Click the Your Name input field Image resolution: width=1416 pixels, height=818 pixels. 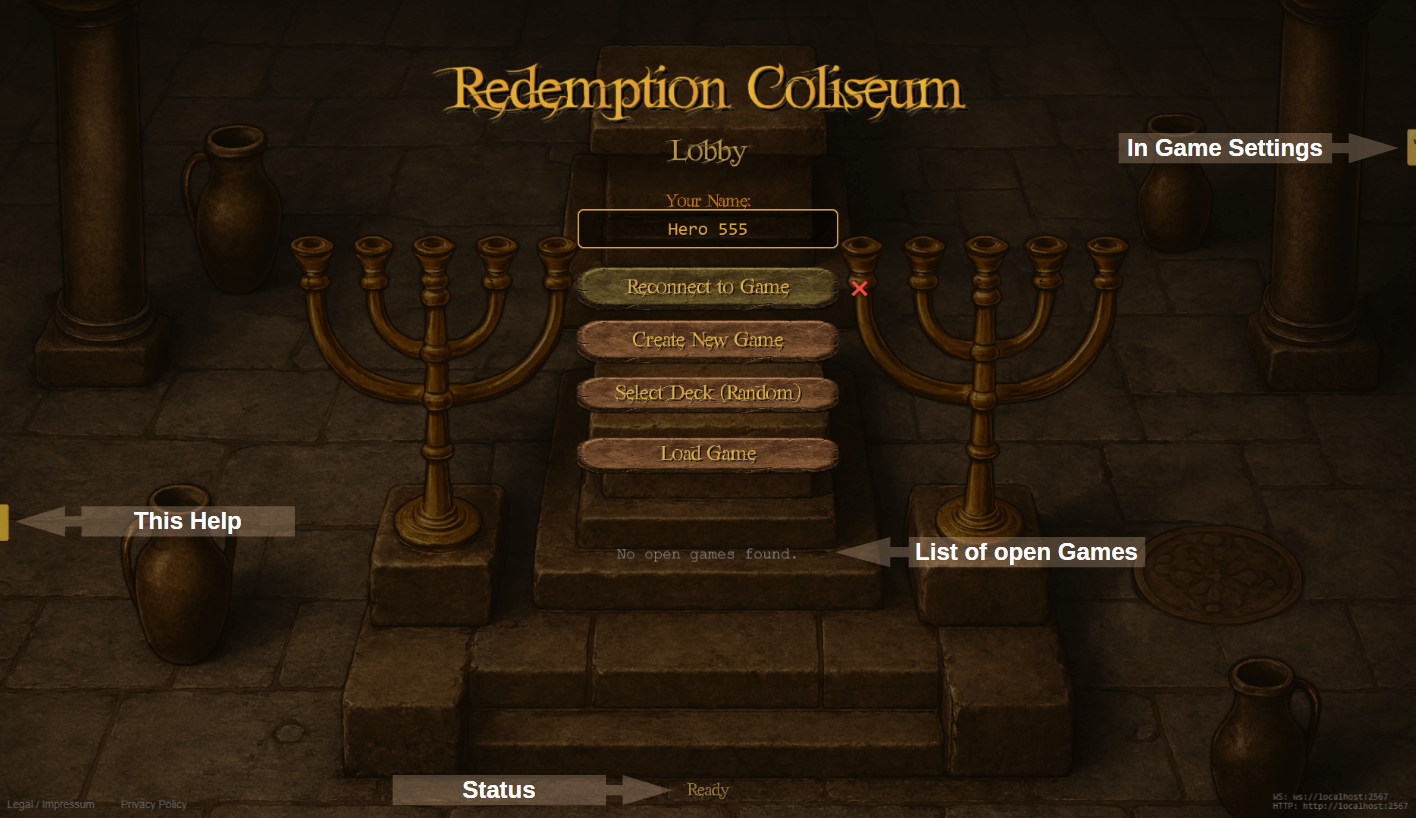[707, 229]
